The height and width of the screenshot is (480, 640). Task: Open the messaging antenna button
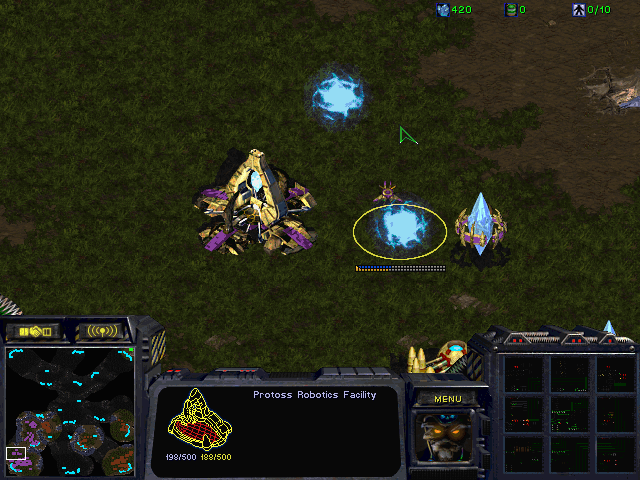pyautogui.click(x=102, y=330)
